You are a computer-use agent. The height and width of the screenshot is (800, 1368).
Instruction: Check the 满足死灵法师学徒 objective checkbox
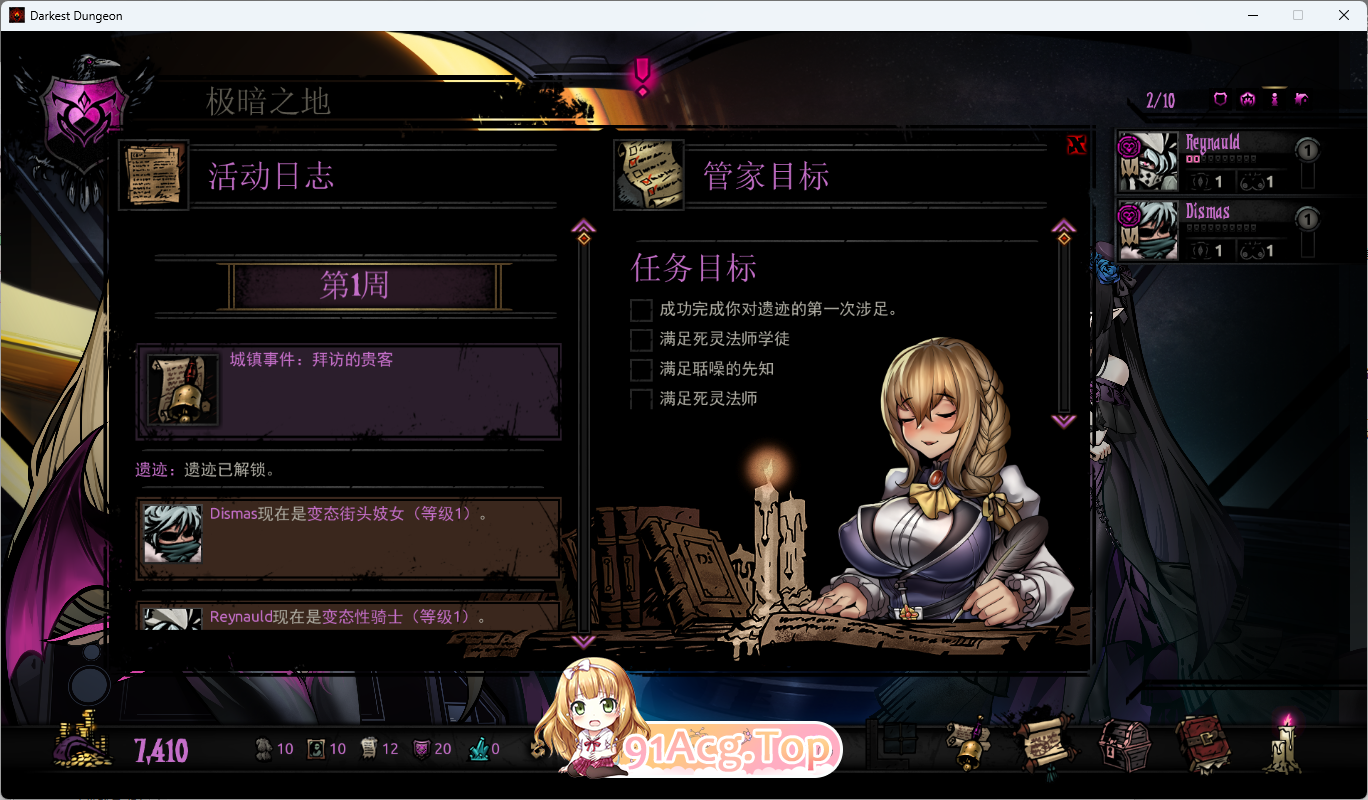pos(640,340)
